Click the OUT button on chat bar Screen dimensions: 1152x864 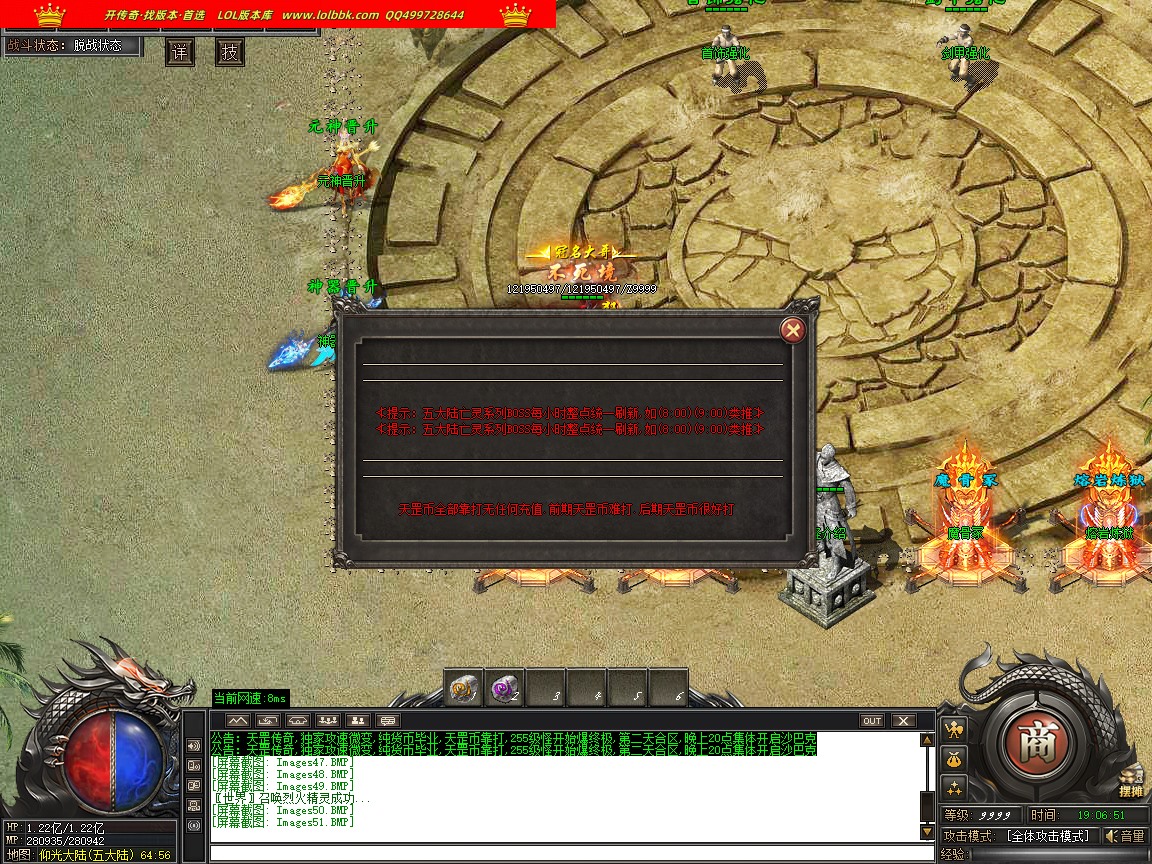pyautogui.click(x=872, y=720)
